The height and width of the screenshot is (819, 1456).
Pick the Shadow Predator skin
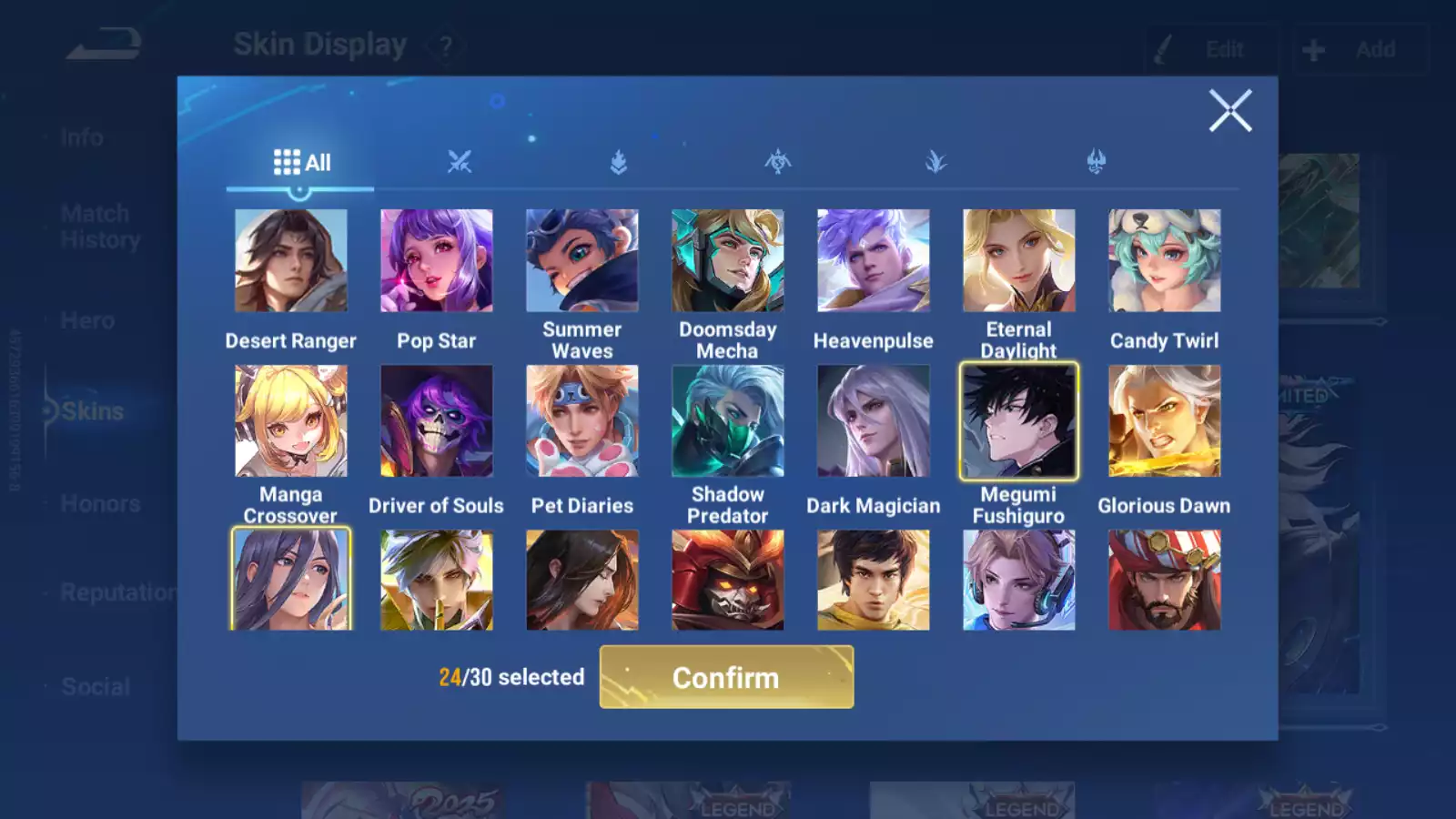click(x=727, y=420)
